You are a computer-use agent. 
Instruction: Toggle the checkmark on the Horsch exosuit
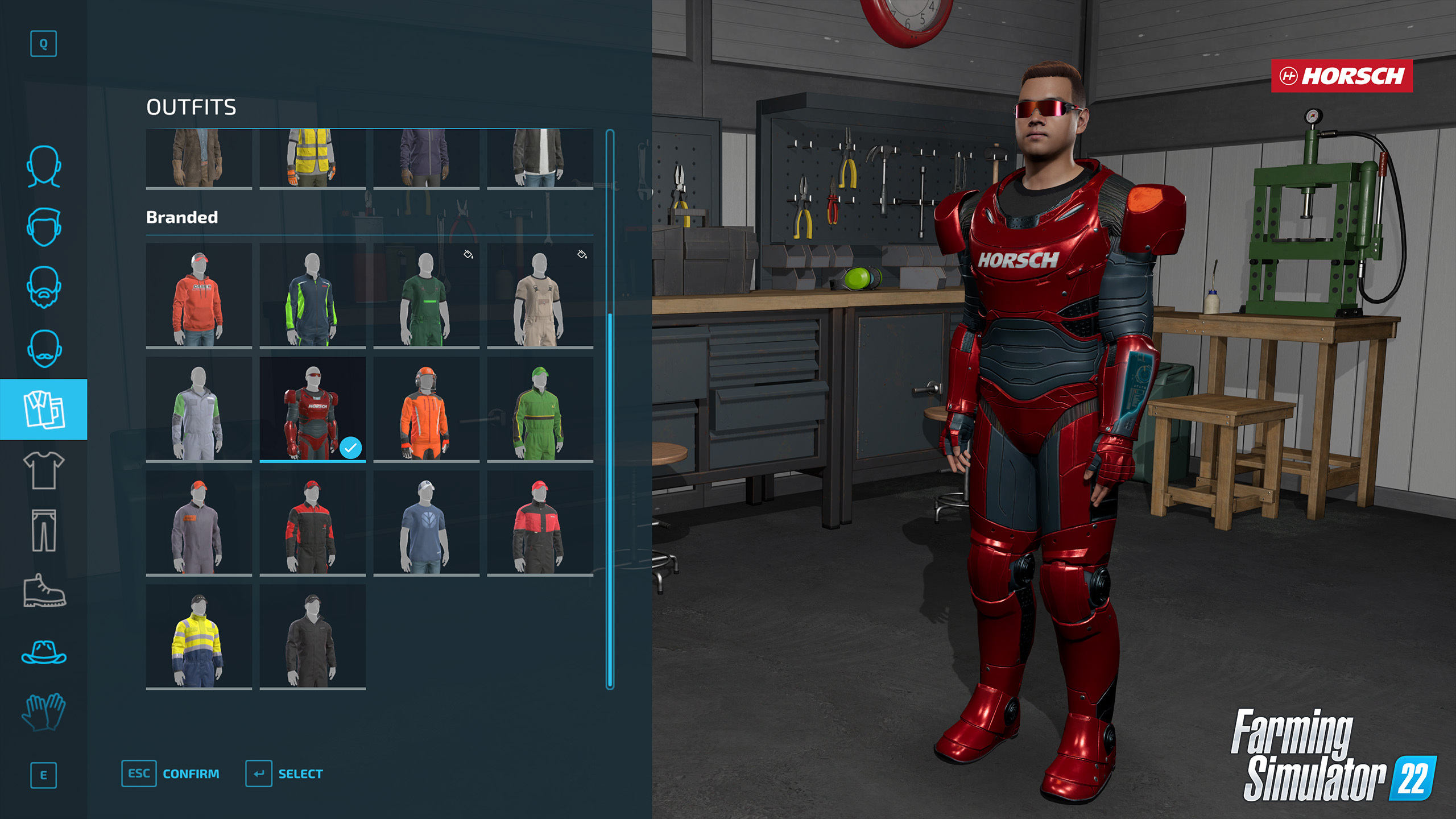(351, 448)
